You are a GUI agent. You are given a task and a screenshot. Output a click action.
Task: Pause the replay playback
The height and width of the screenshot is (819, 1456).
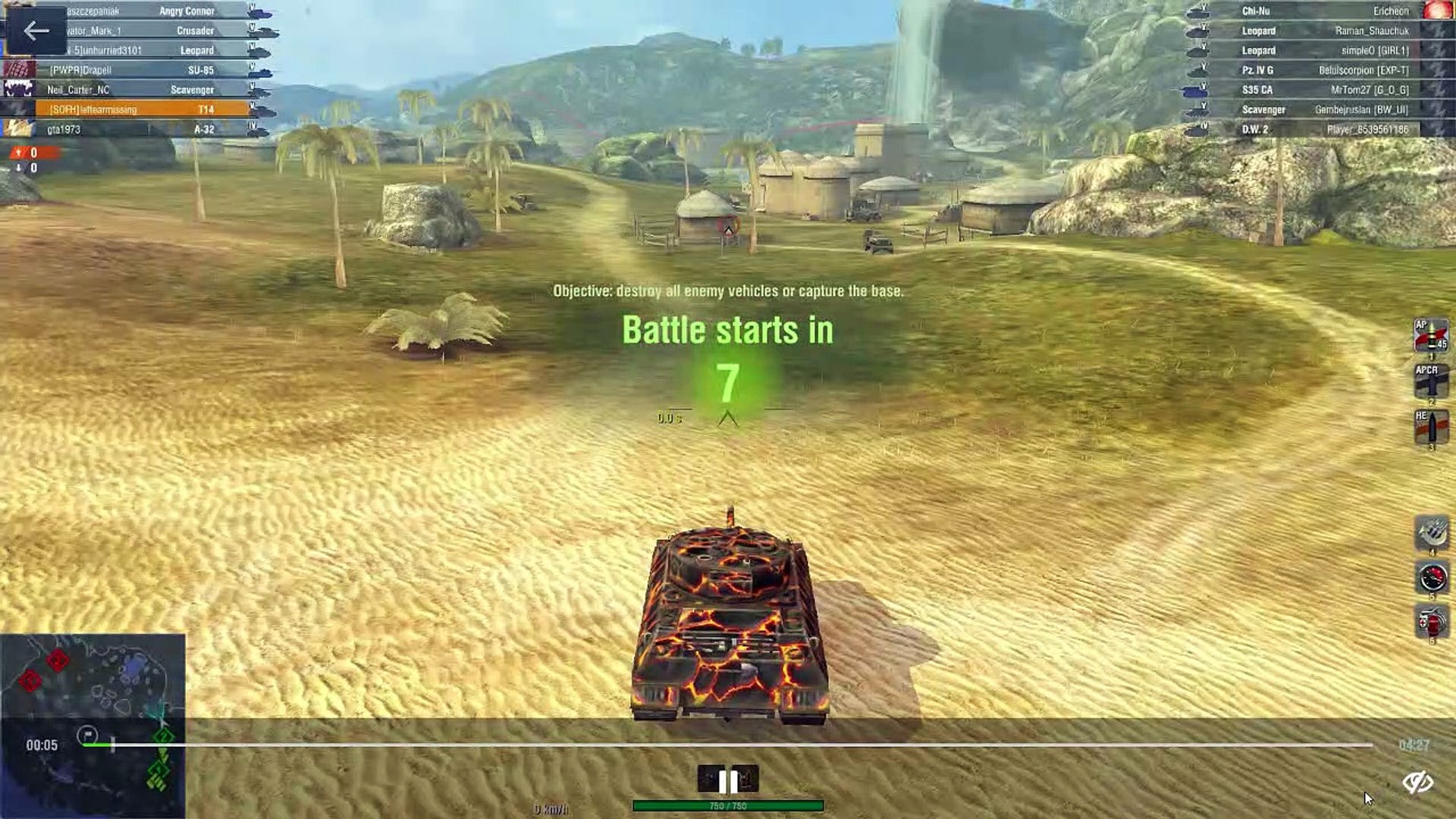727,780
